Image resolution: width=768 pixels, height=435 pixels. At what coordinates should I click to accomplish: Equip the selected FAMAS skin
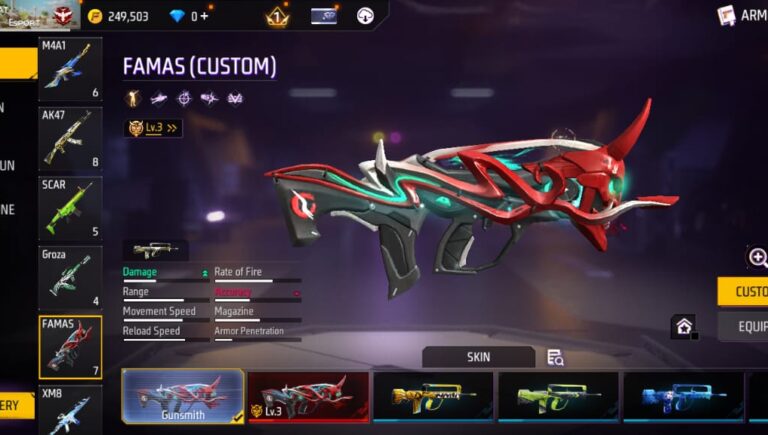[743, 326]
